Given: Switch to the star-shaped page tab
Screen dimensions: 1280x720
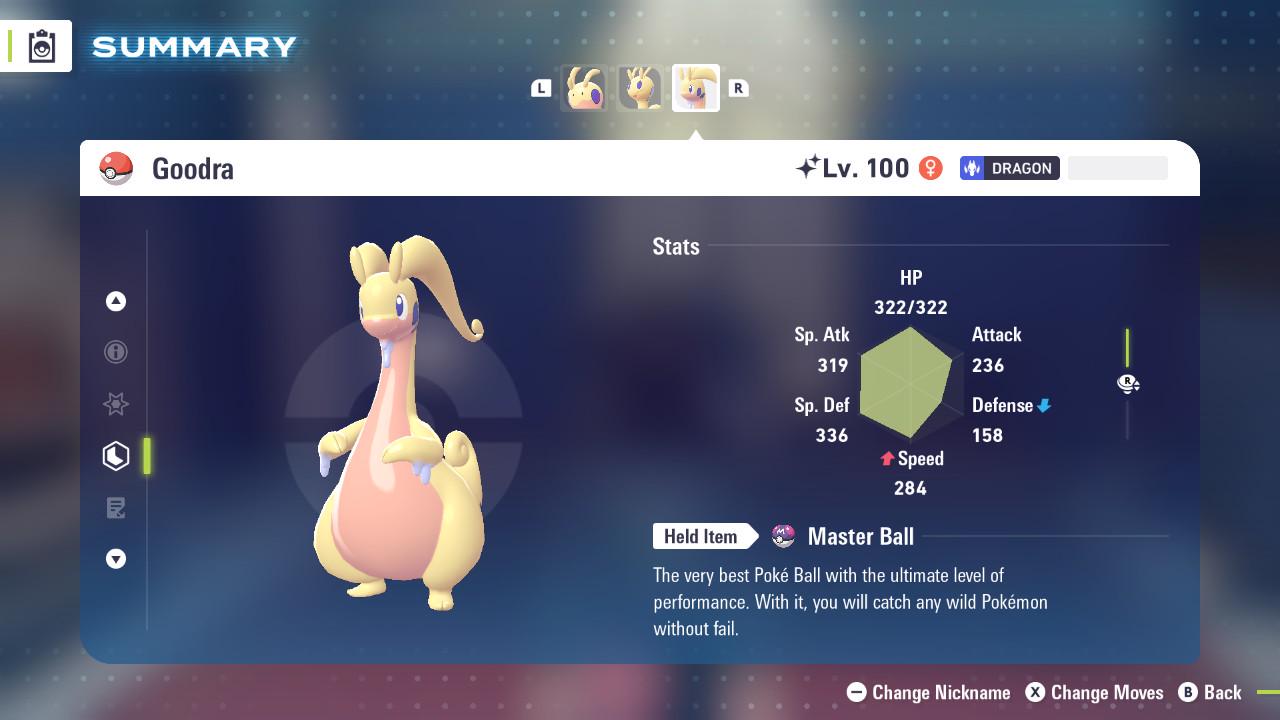Looking at the screenshot, I should (116, 404).
